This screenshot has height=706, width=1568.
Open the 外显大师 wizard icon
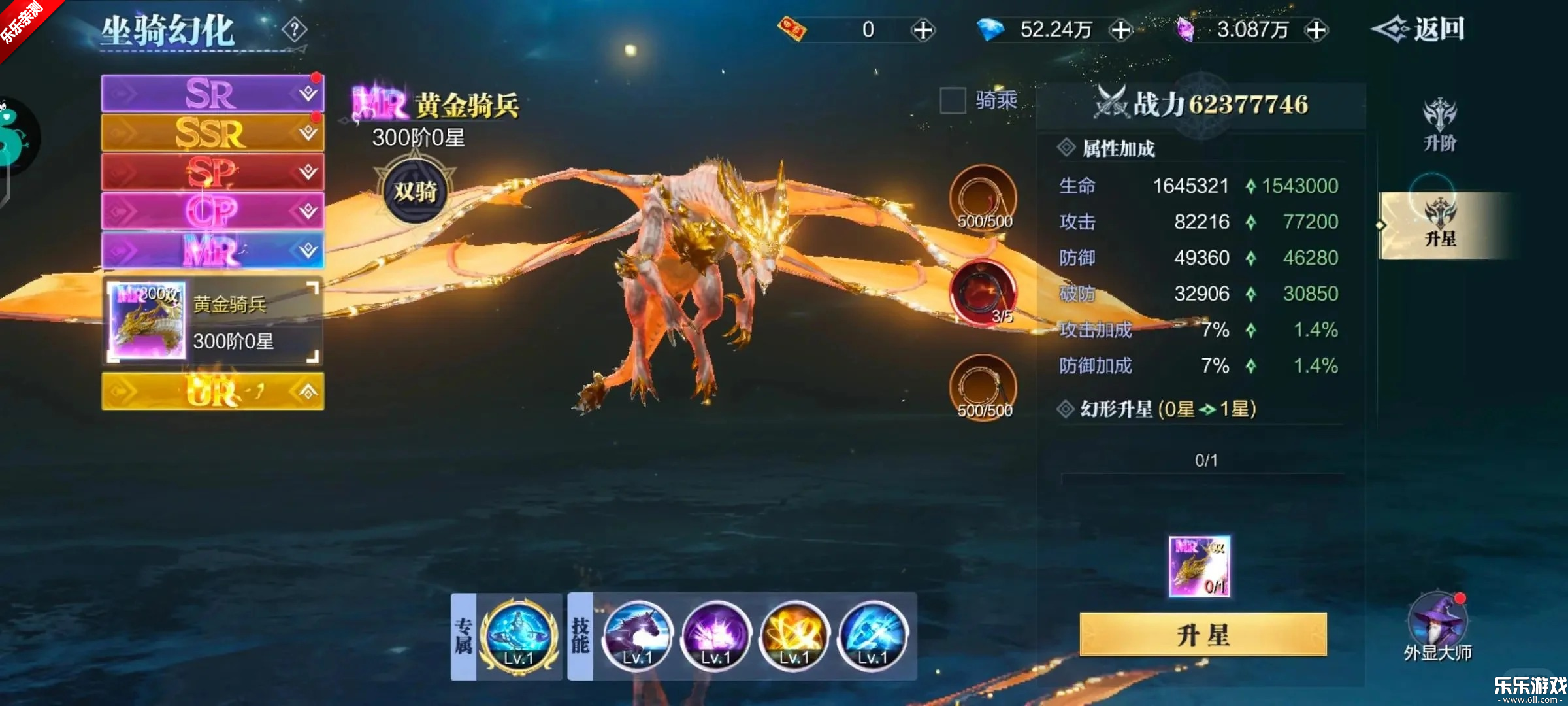click(x=1437, y=621)
